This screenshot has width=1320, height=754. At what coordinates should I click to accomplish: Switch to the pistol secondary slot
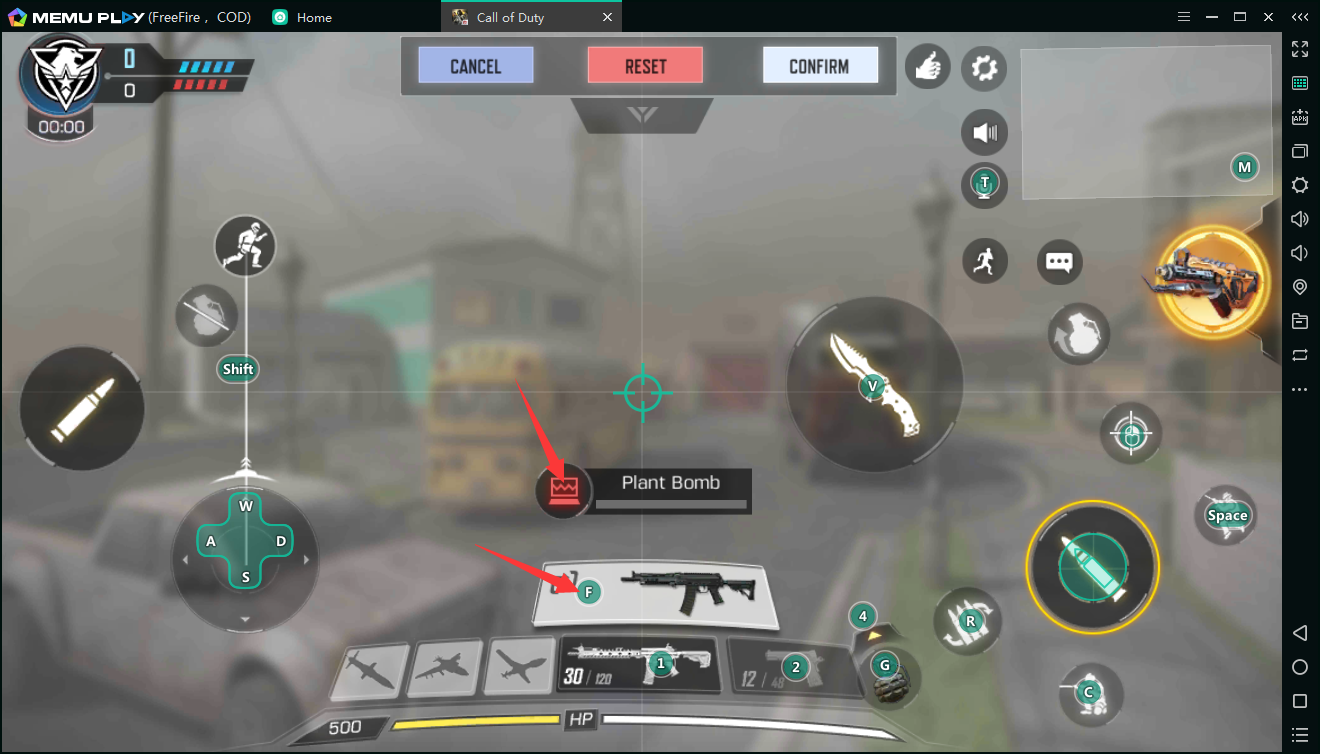pos(792,667)
